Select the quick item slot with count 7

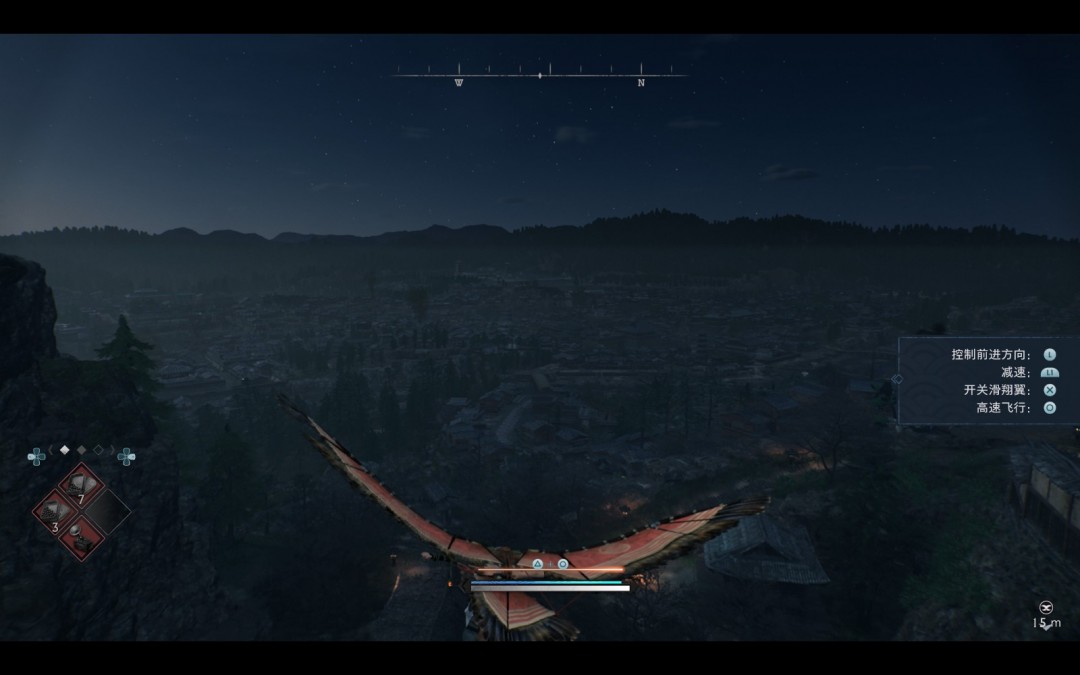pos(80,486)
